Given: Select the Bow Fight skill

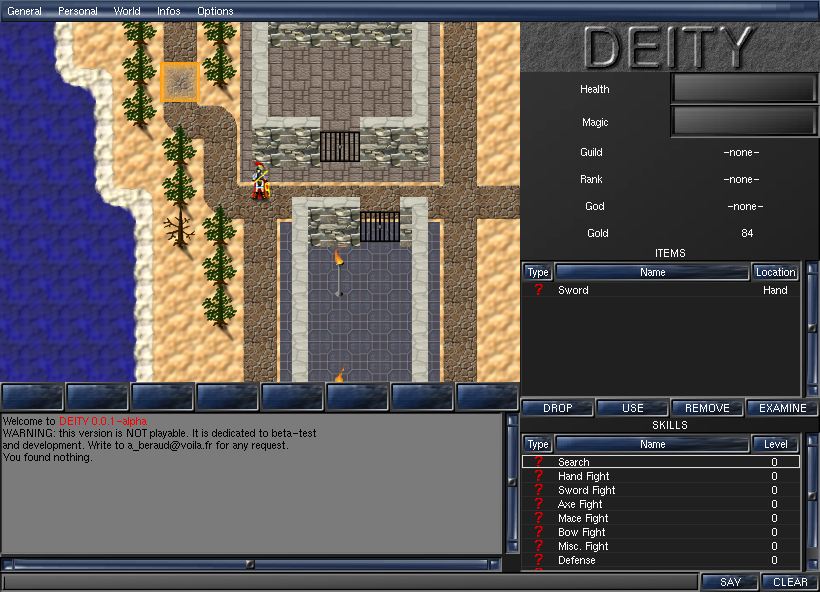Looking at the screenshot, I should tap(660, 532).
